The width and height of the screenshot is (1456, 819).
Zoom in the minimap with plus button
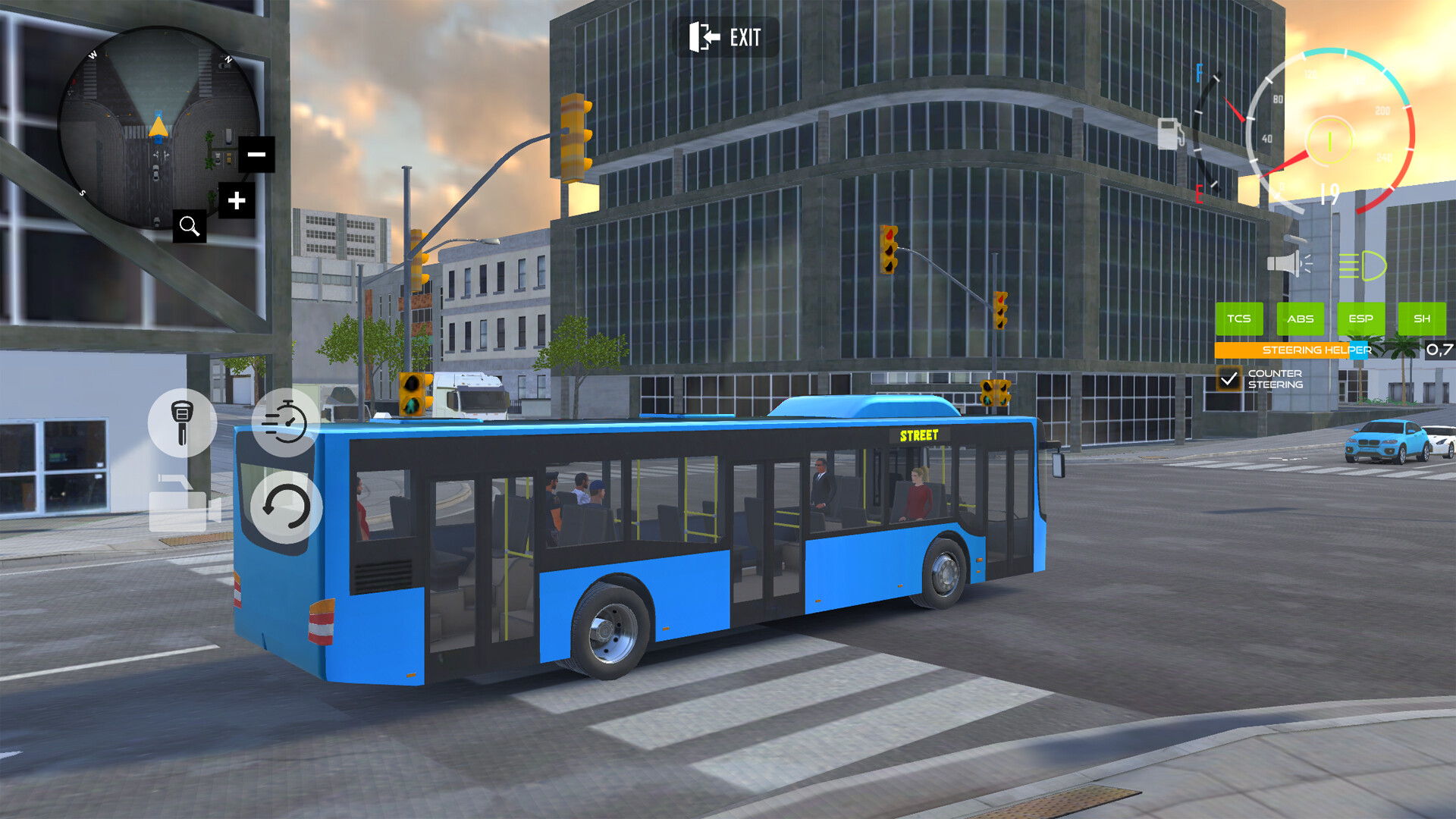236,200
